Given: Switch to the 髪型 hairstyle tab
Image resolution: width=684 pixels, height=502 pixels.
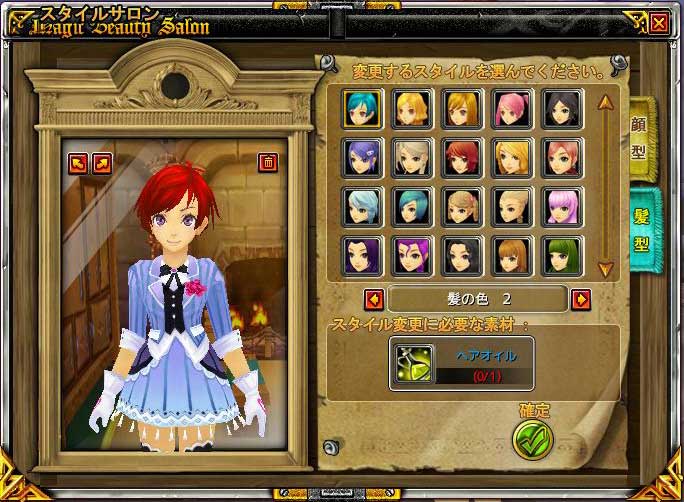Looking at the screenshot, I should coord(640,230).
